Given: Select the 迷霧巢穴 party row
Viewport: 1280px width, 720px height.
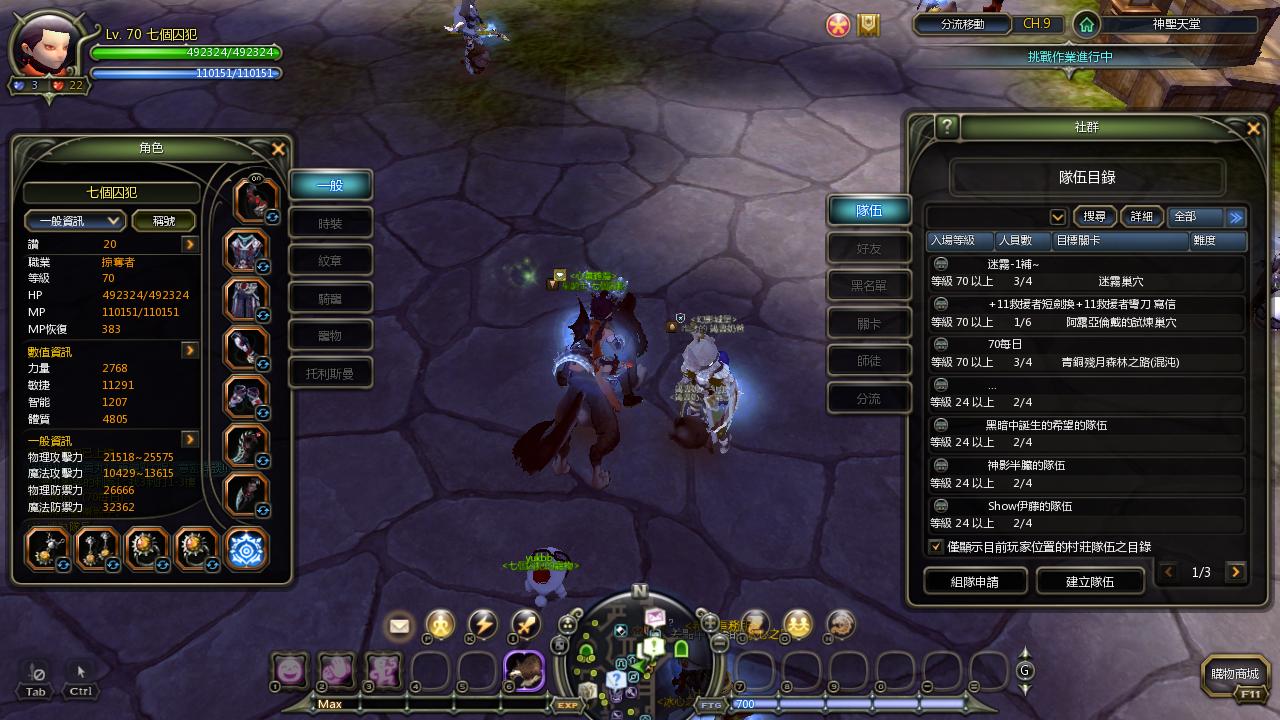Looking at the screenshot, I should tap(1086, 273).
